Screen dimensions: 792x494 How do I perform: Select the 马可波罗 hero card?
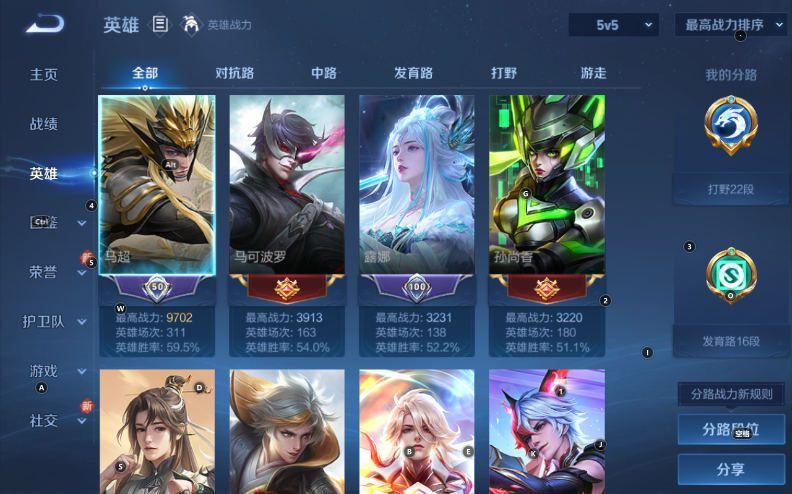tap(287, 185)
